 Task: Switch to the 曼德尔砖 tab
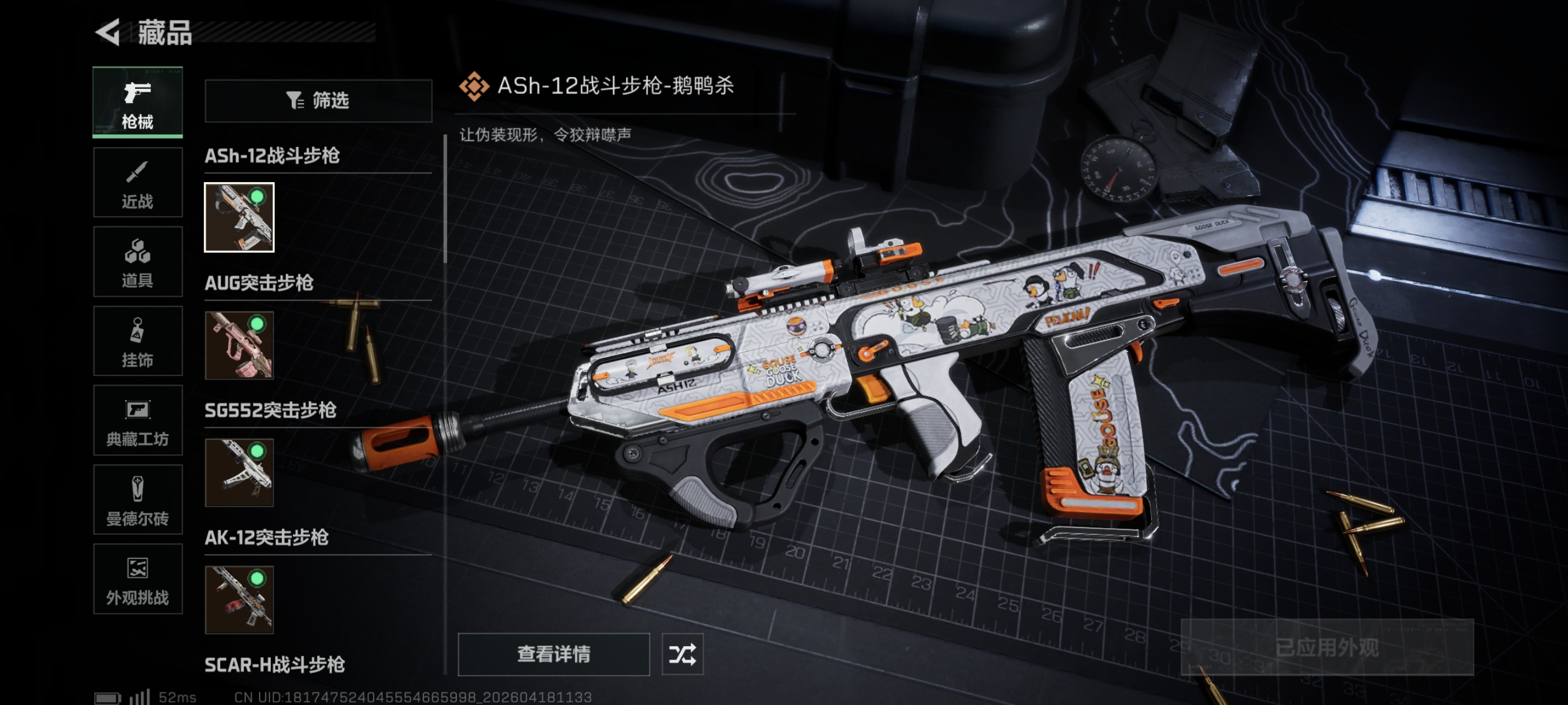coord(137,500)
